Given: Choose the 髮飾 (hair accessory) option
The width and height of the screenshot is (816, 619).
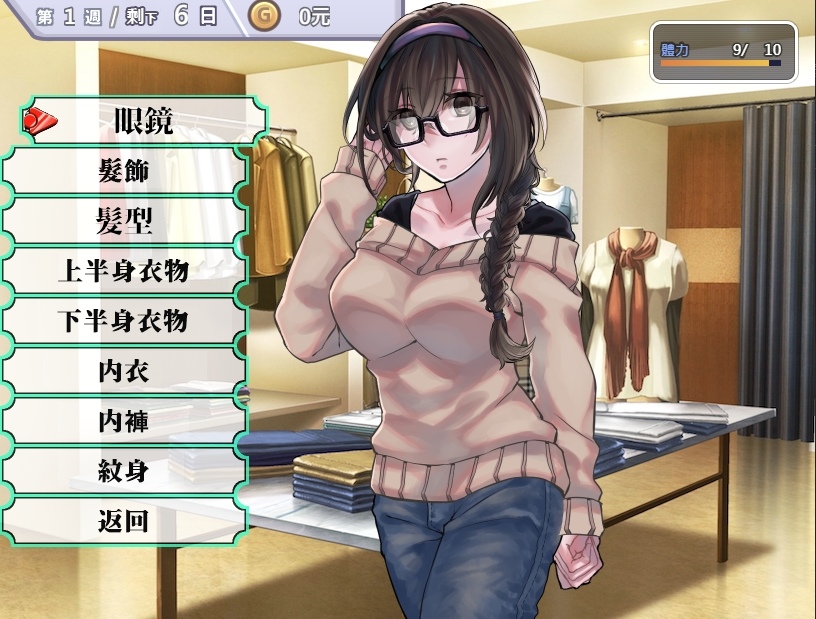Looking at the screenshot, I should pos(124,171).
